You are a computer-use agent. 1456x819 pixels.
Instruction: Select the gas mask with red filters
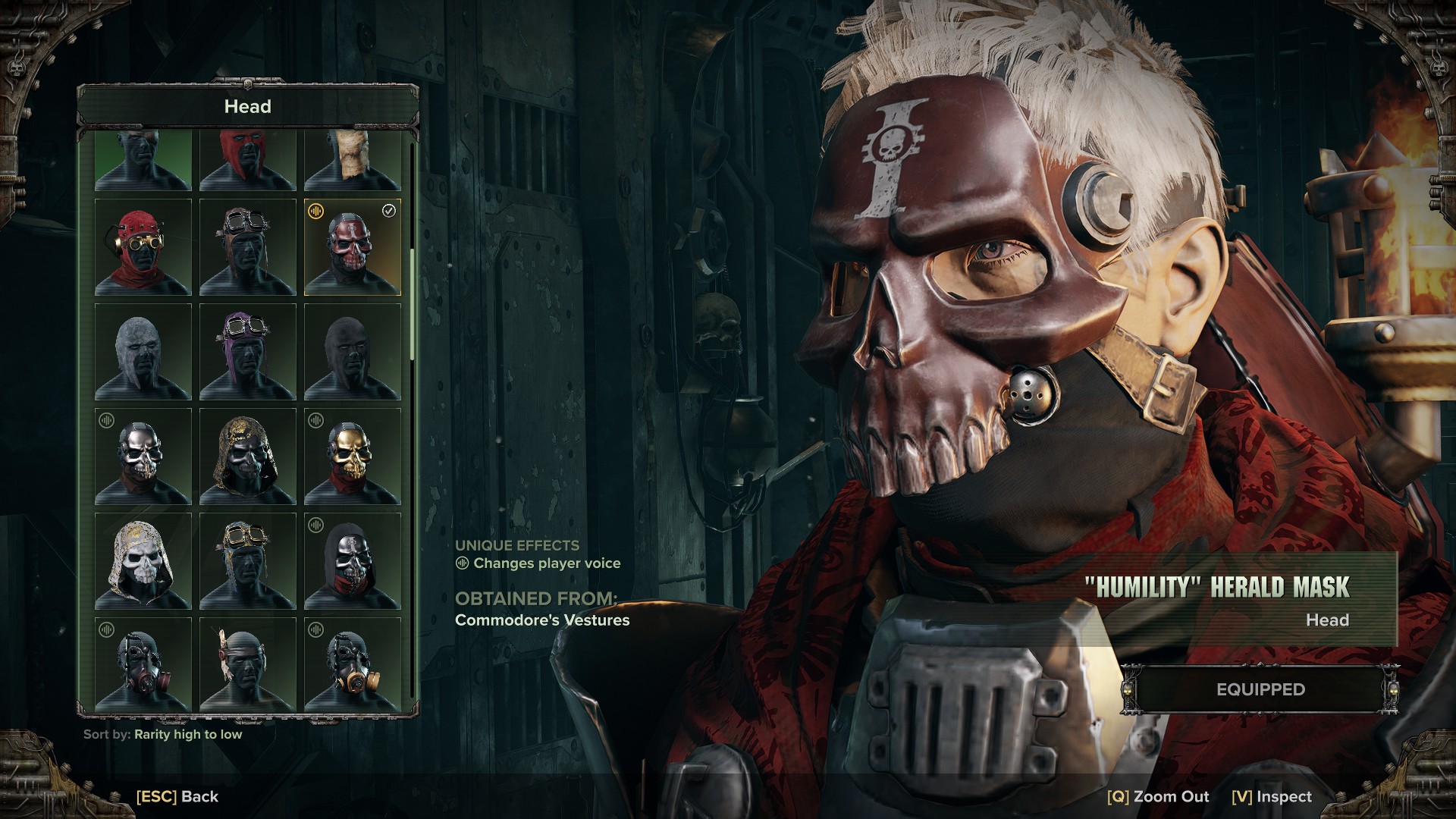(x=143, y=664)
